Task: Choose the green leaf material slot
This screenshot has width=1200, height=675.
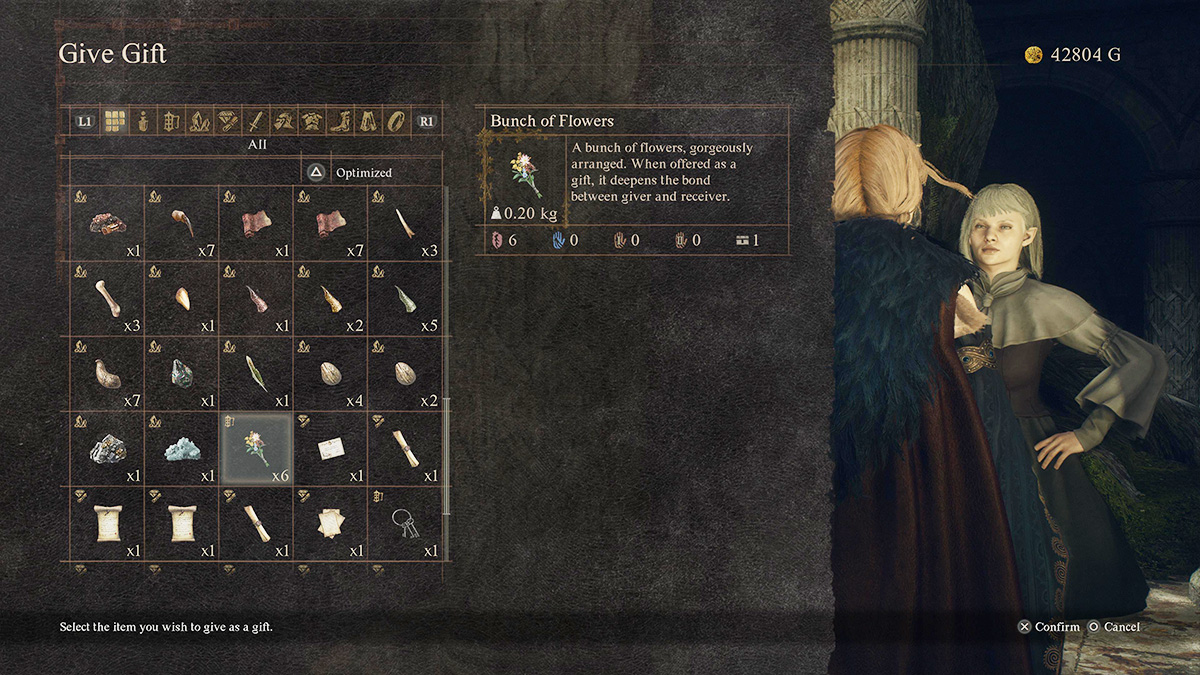Action: pos(256,374)
